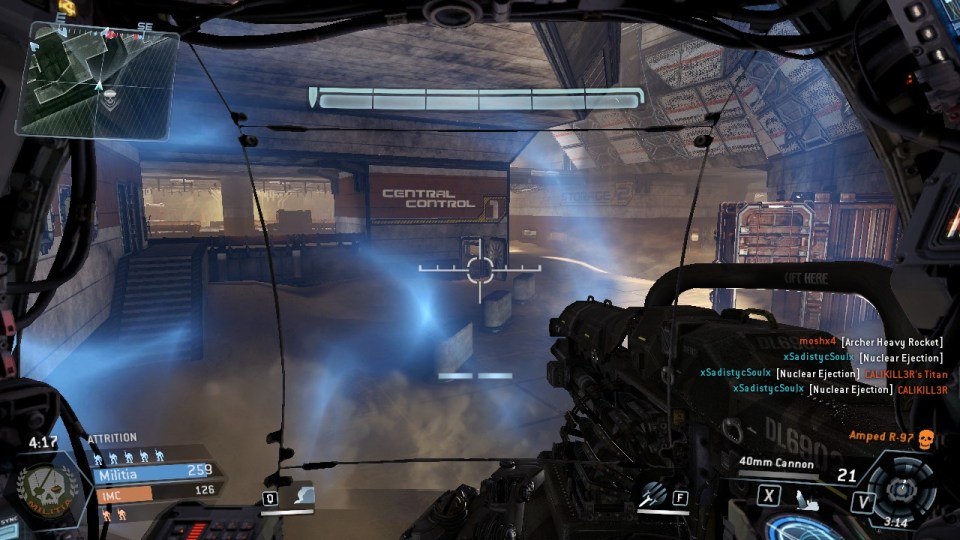The height and width of the screenshot is (540, 960).
Task: Click the Amped R-97 skull icon
Action: (925, 437)
